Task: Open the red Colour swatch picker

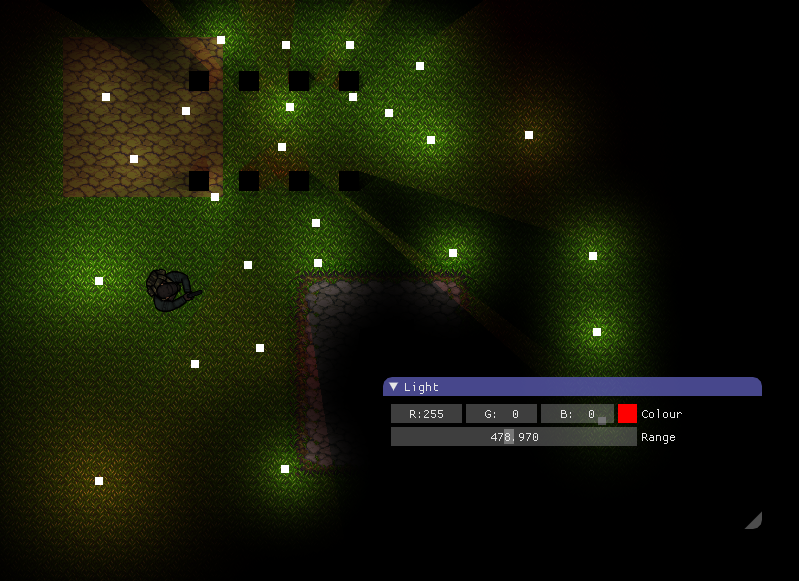Action: 627,414
